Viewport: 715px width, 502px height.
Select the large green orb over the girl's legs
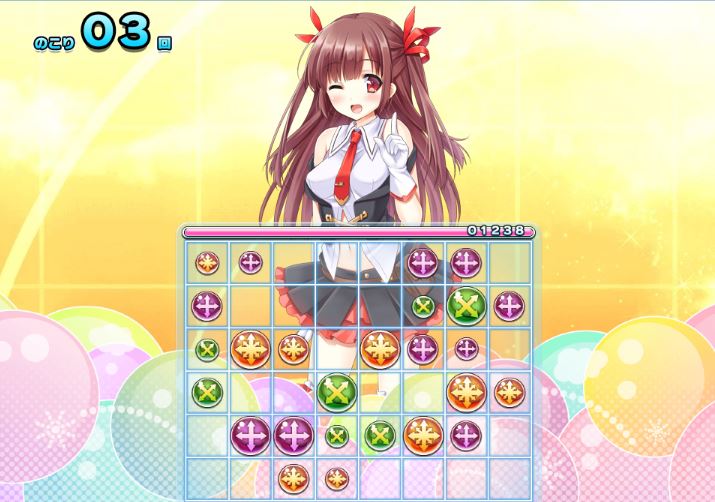coord(337,391)
